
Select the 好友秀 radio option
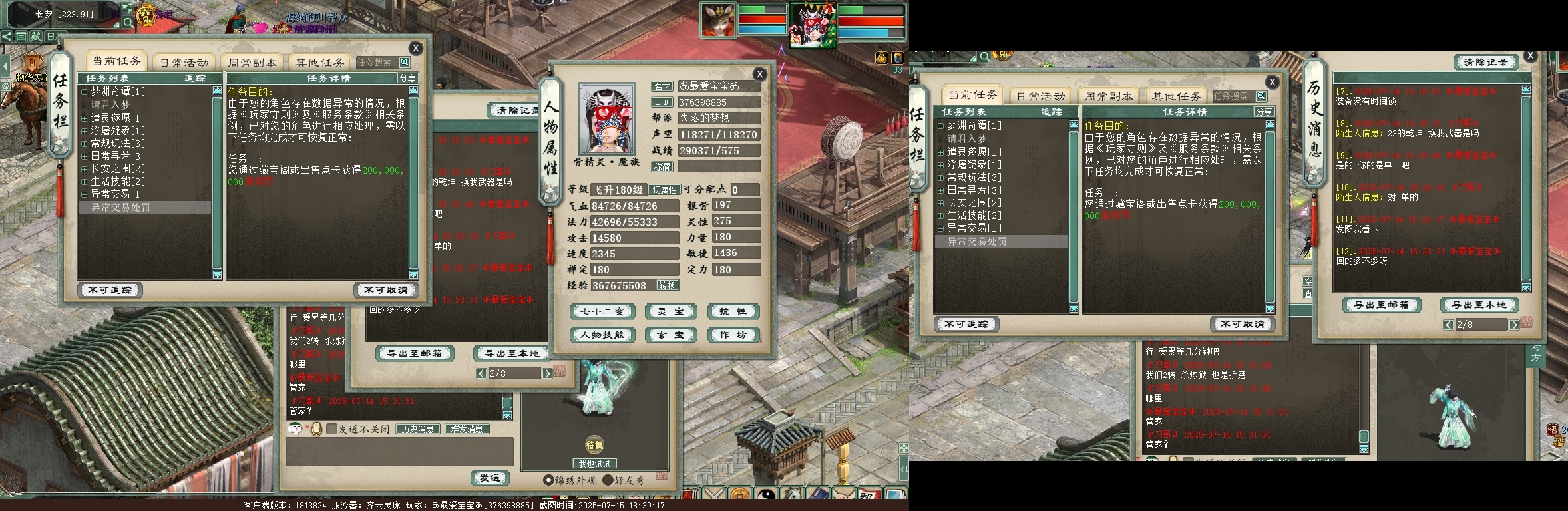[x=608, y=480]
